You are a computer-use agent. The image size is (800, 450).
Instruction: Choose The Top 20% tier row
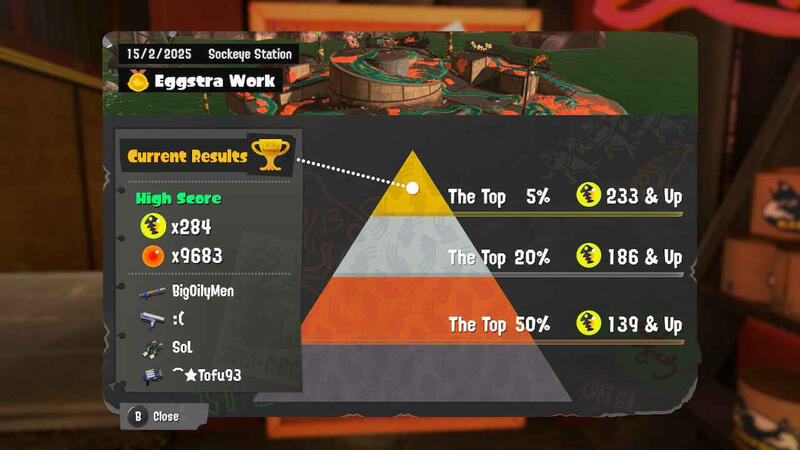[x=564, y=257]
